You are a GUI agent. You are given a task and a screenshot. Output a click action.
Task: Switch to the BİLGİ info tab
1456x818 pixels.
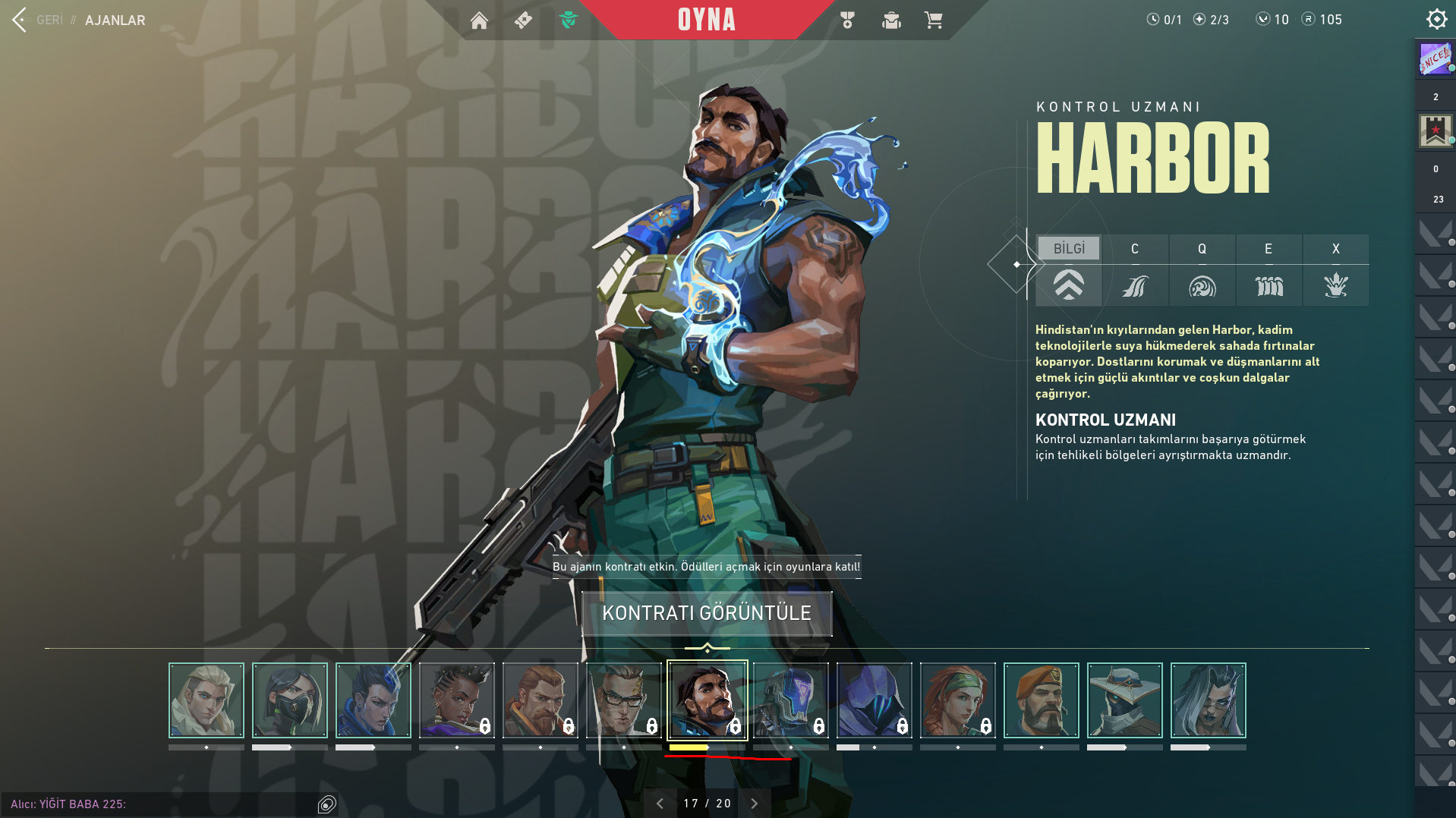click(x=1069, y=249)
